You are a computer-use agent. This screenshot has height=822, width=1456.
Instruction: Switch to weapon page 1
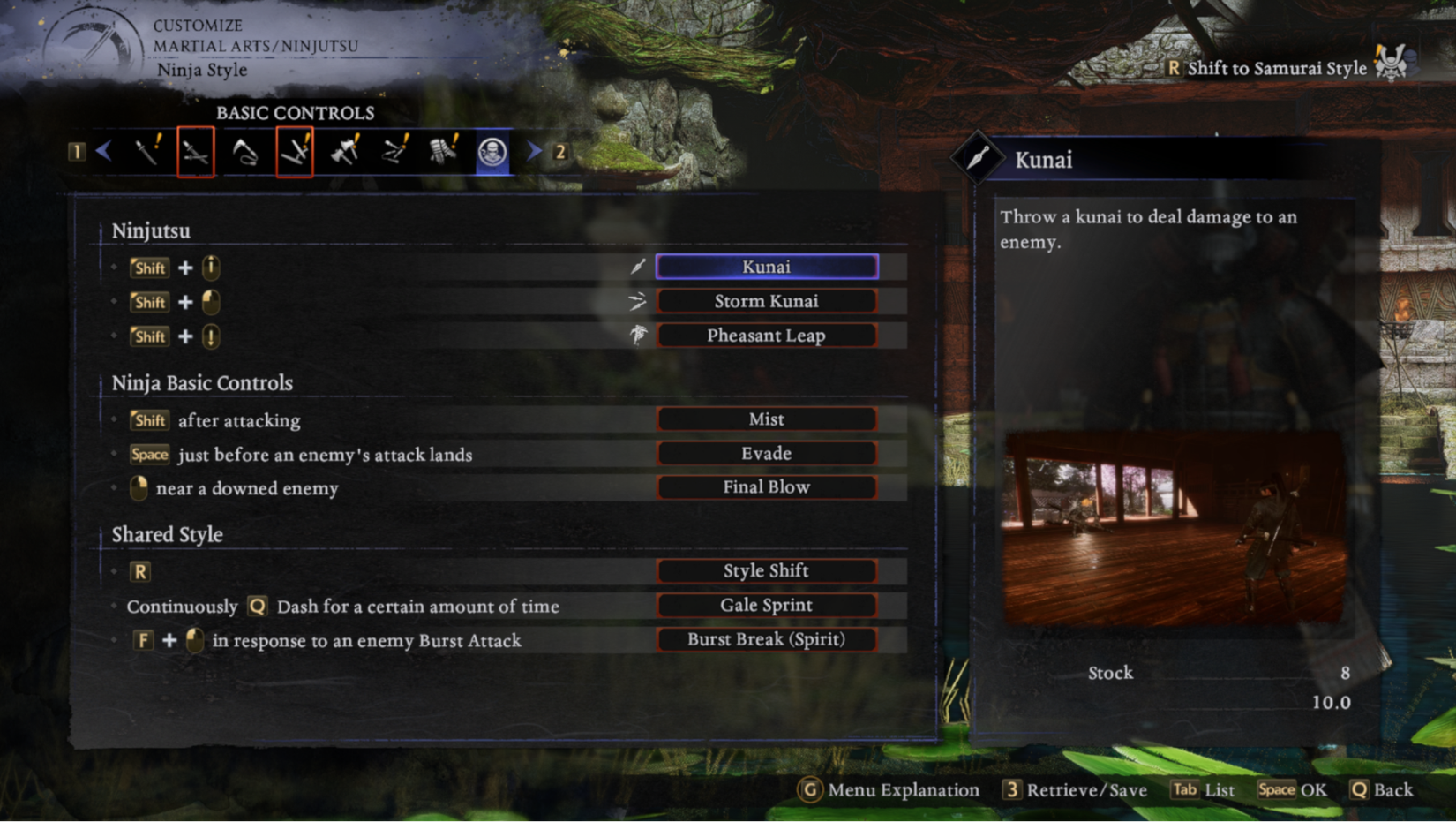tap(78, 151)
